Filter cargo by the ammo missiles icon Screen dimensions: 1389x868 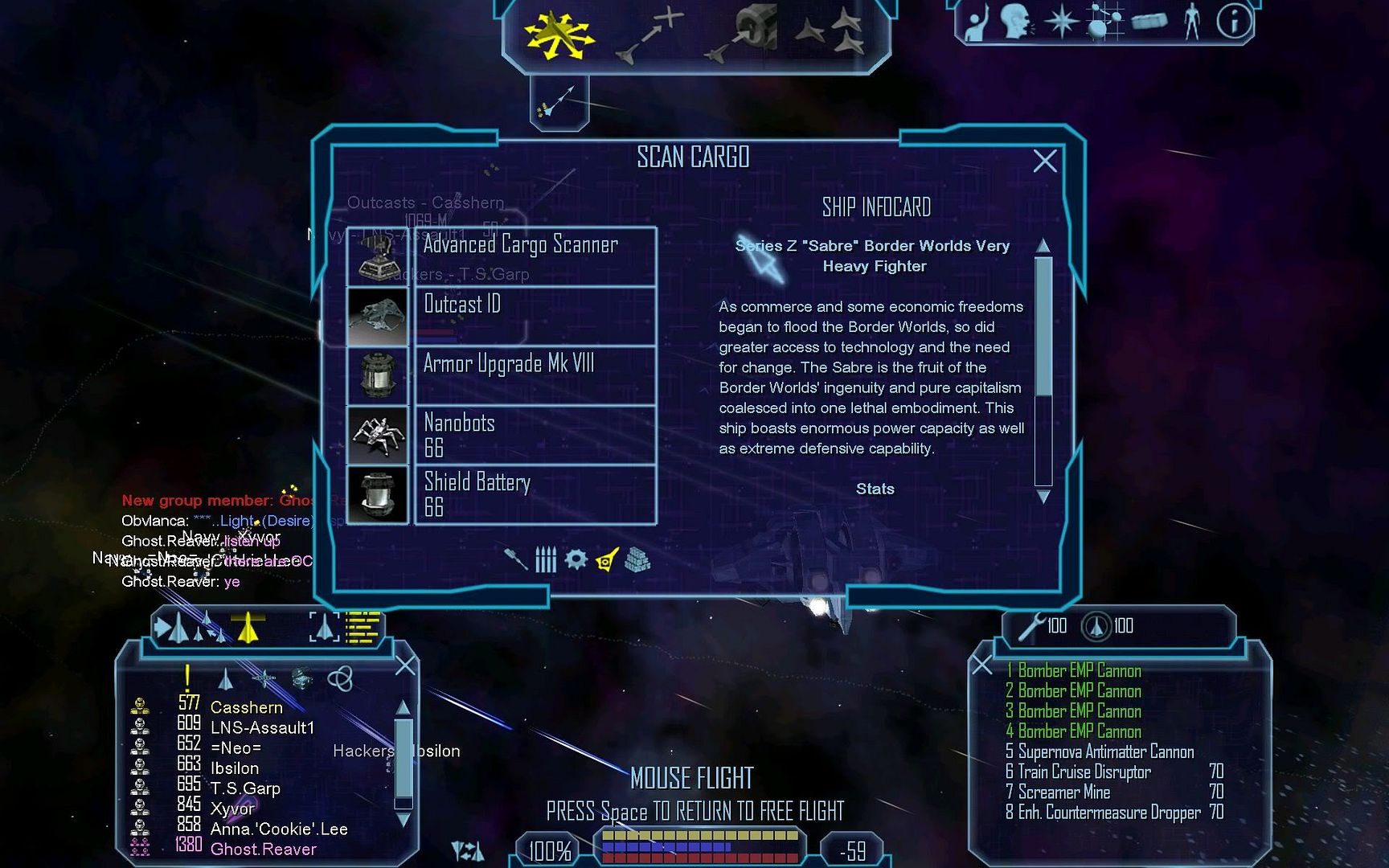[x=546, y=559]
